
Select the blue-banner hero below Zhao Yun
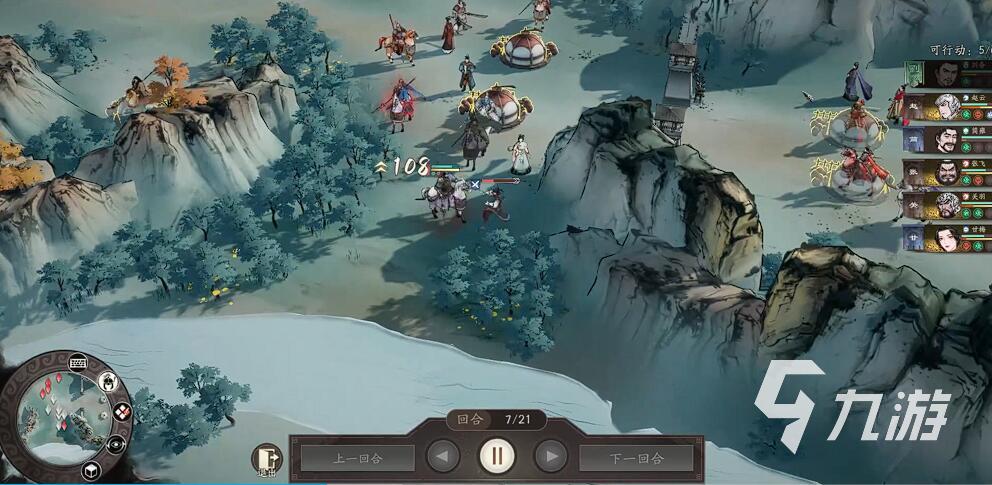(x=945, y=140)
